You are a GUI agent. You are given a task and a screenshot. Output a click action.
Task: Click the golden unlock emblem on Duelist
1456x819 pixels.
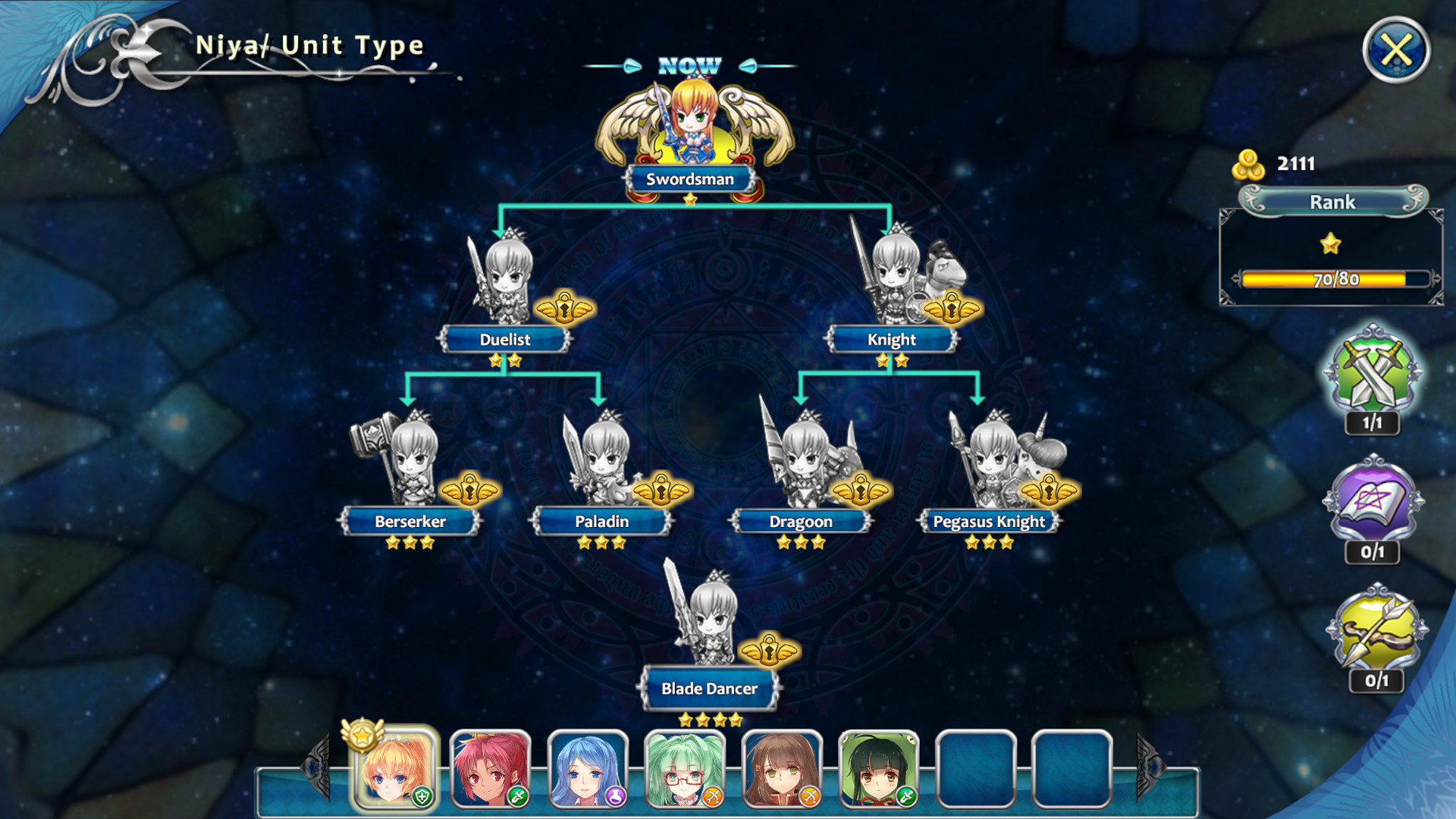[564, 308]
